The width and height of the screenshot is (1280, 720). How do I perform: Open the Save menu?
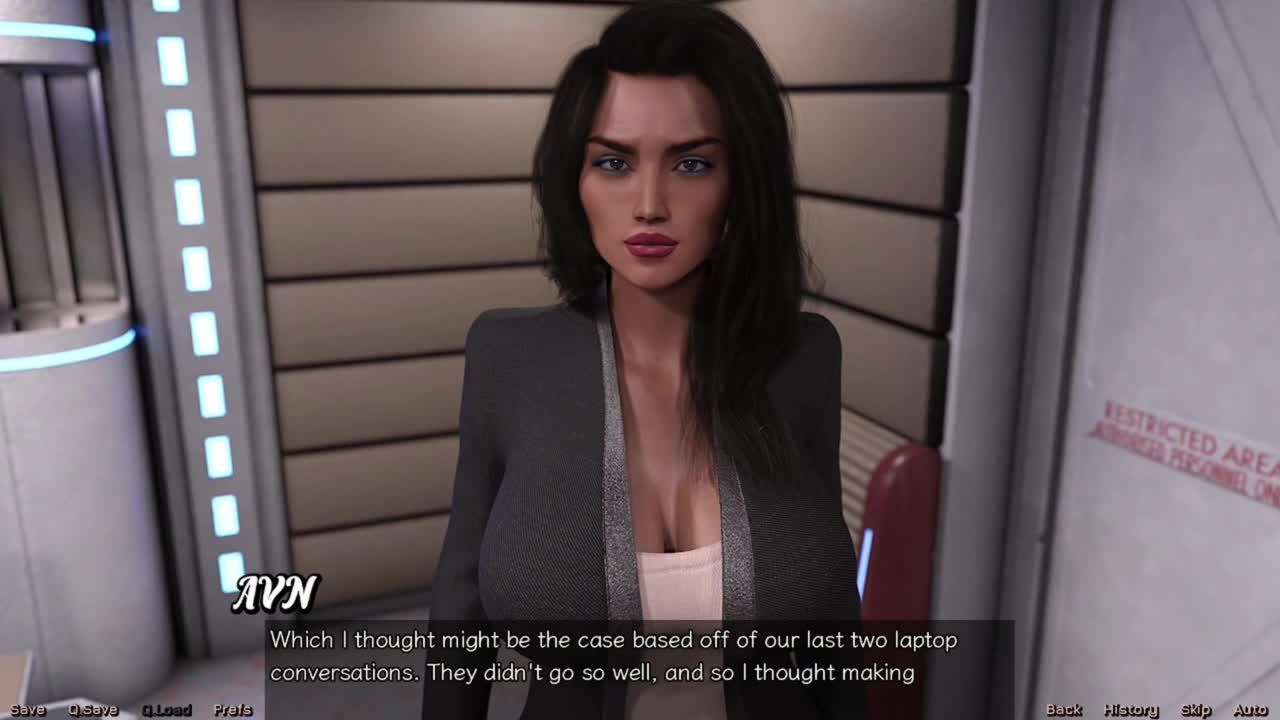tap(28, 710)
